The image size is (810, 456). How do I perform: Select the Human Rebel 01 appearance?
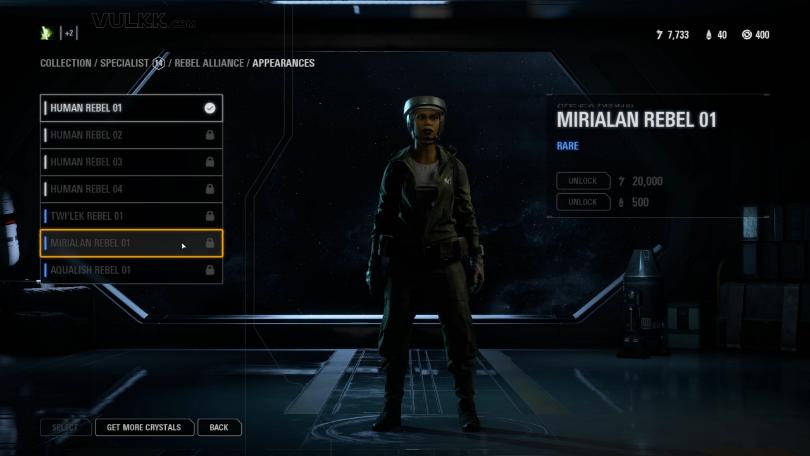130,108
